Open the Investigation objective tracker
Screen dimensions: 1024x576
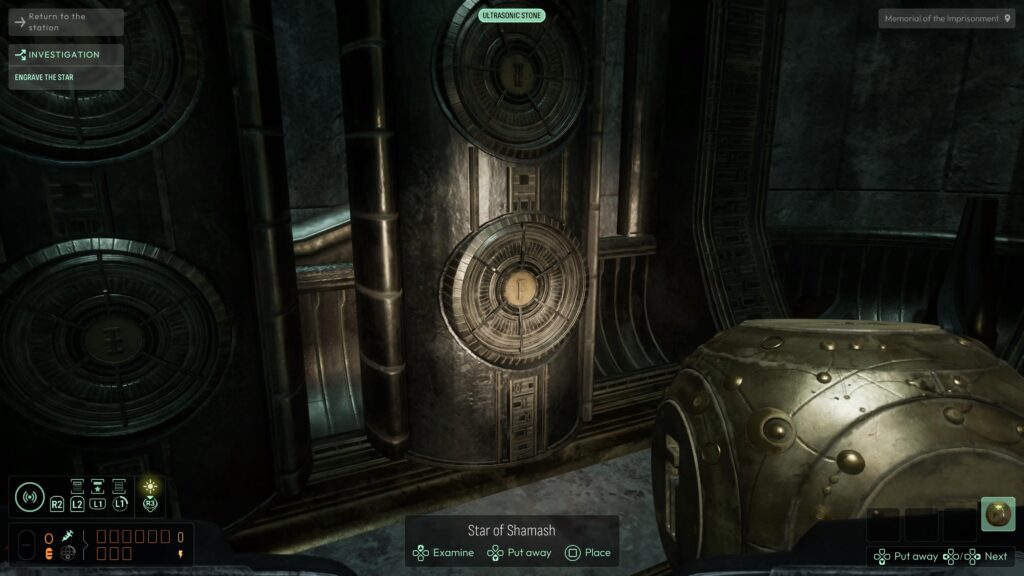[x=66, y=55]
